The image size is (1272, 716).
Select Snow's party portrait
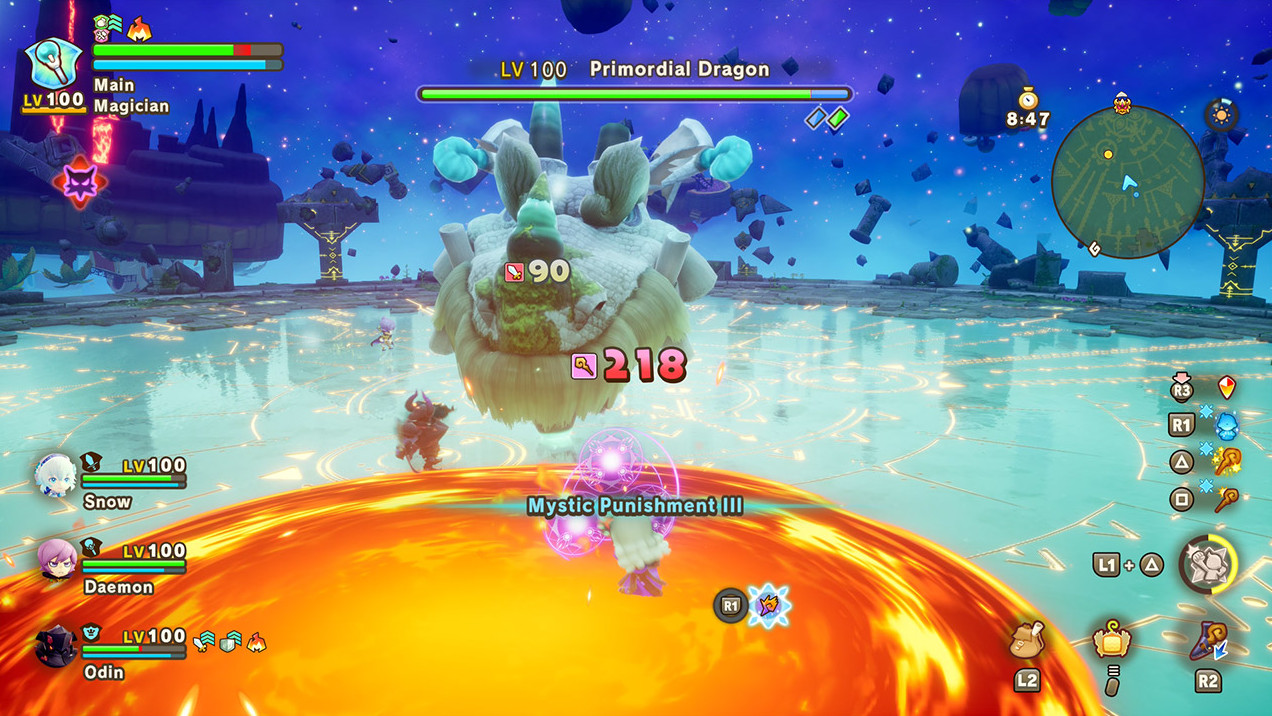(x=56, y=475)
